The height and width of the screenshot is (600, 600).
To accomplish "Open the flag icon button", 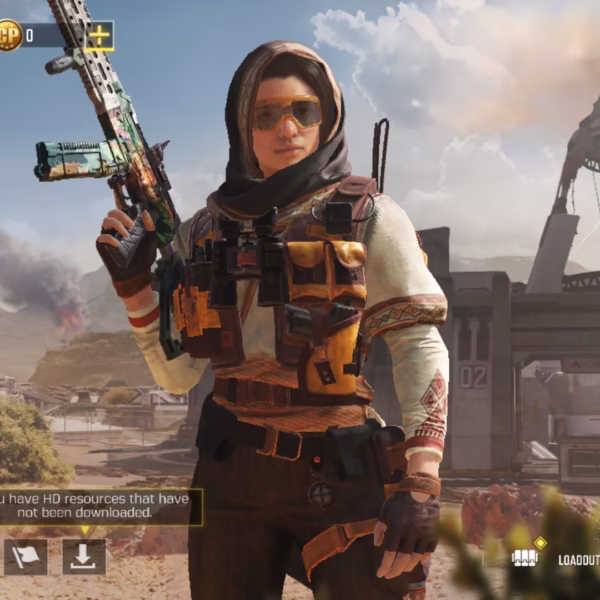I will click(25, 557).
